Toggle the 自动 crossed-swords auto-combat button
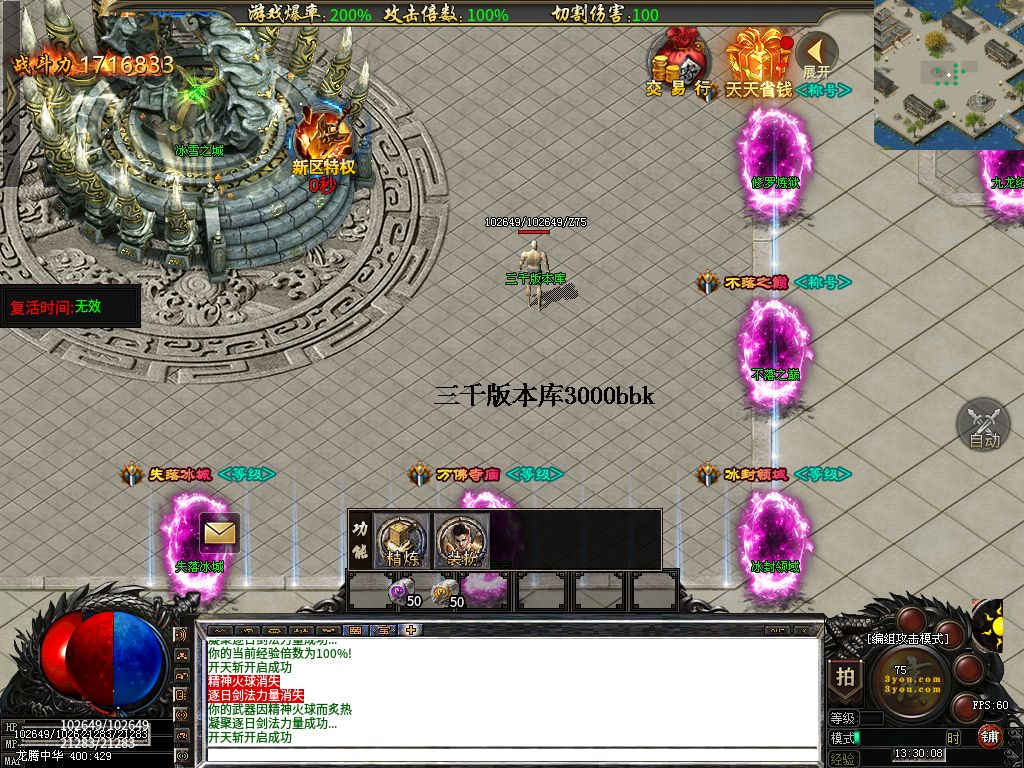1024x768 pixels. coord(984,423)
